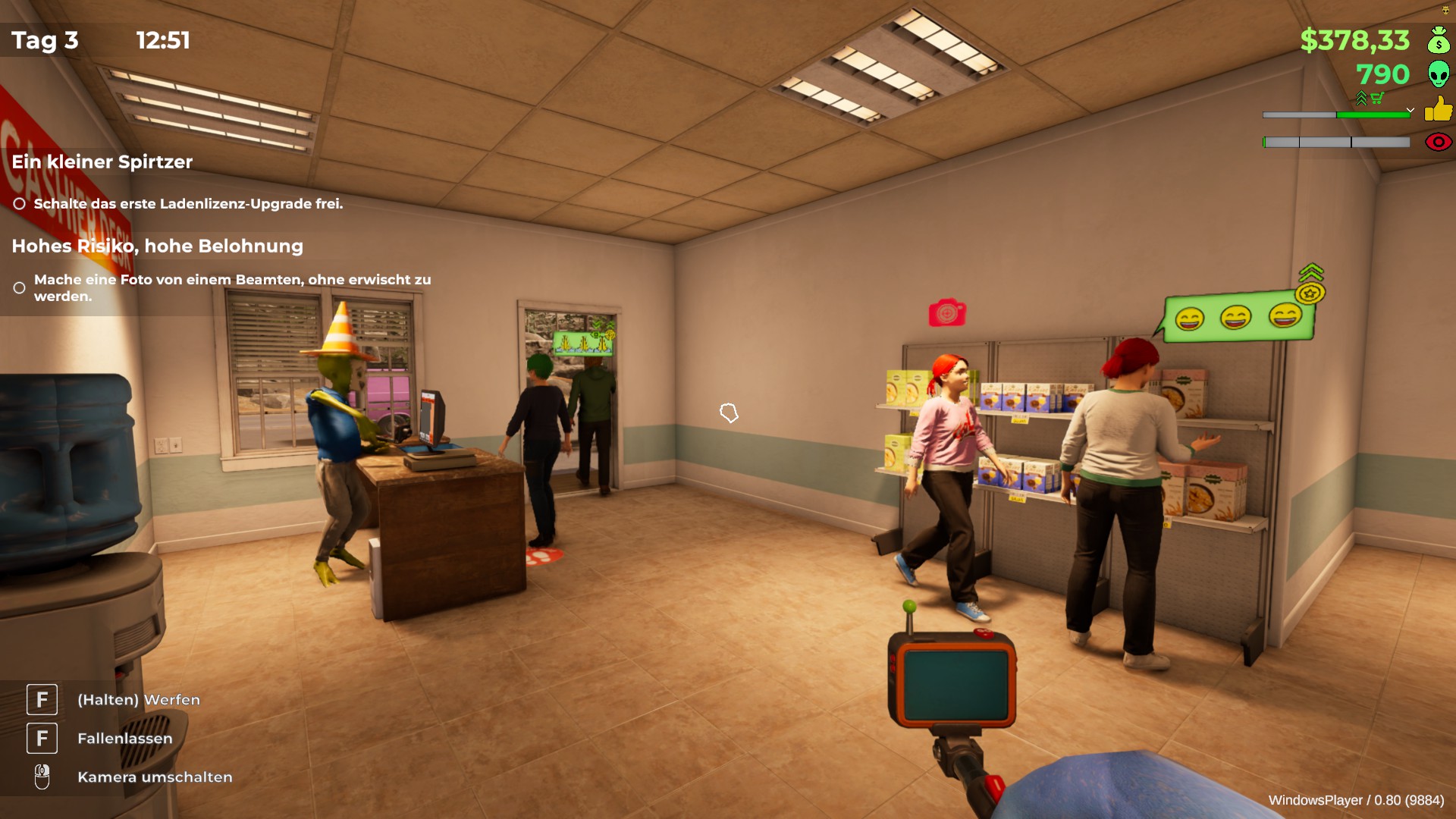Click the green money bag icon
The width and height of the screenshot is (1456, 819).
coord(1438,40)
